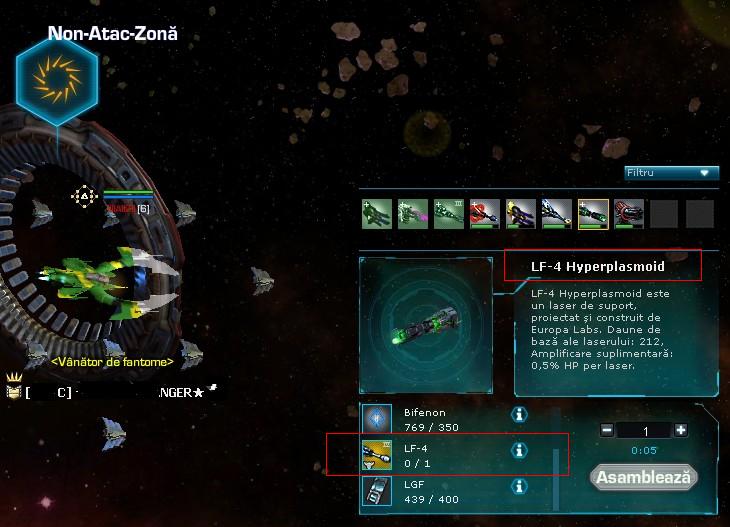Click the LF-4 ingredient row icon
The width and height of the screenshot is (730, 527).
tap(376, 454)
